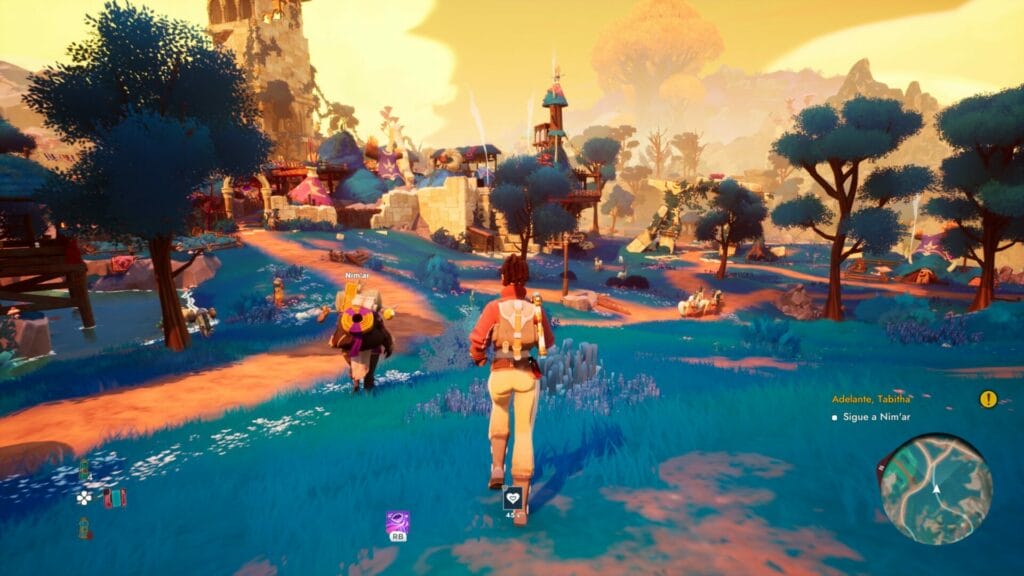Open the circular minimap
The height and width of the screenshot is (576, 1024).
point(935,488)
